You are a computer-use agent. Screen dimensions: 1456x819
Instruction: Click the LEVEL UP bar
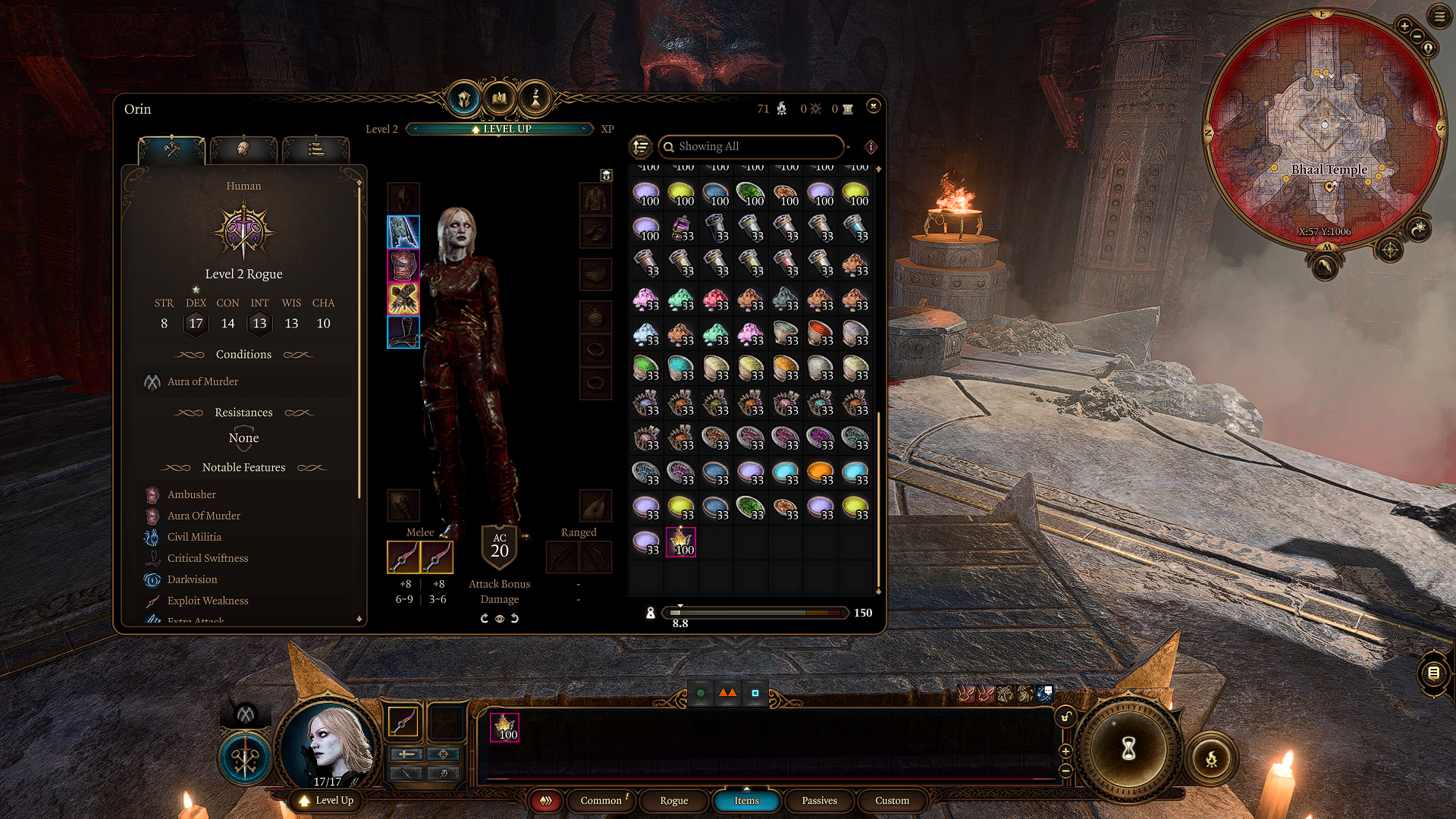tap(500, 129)
